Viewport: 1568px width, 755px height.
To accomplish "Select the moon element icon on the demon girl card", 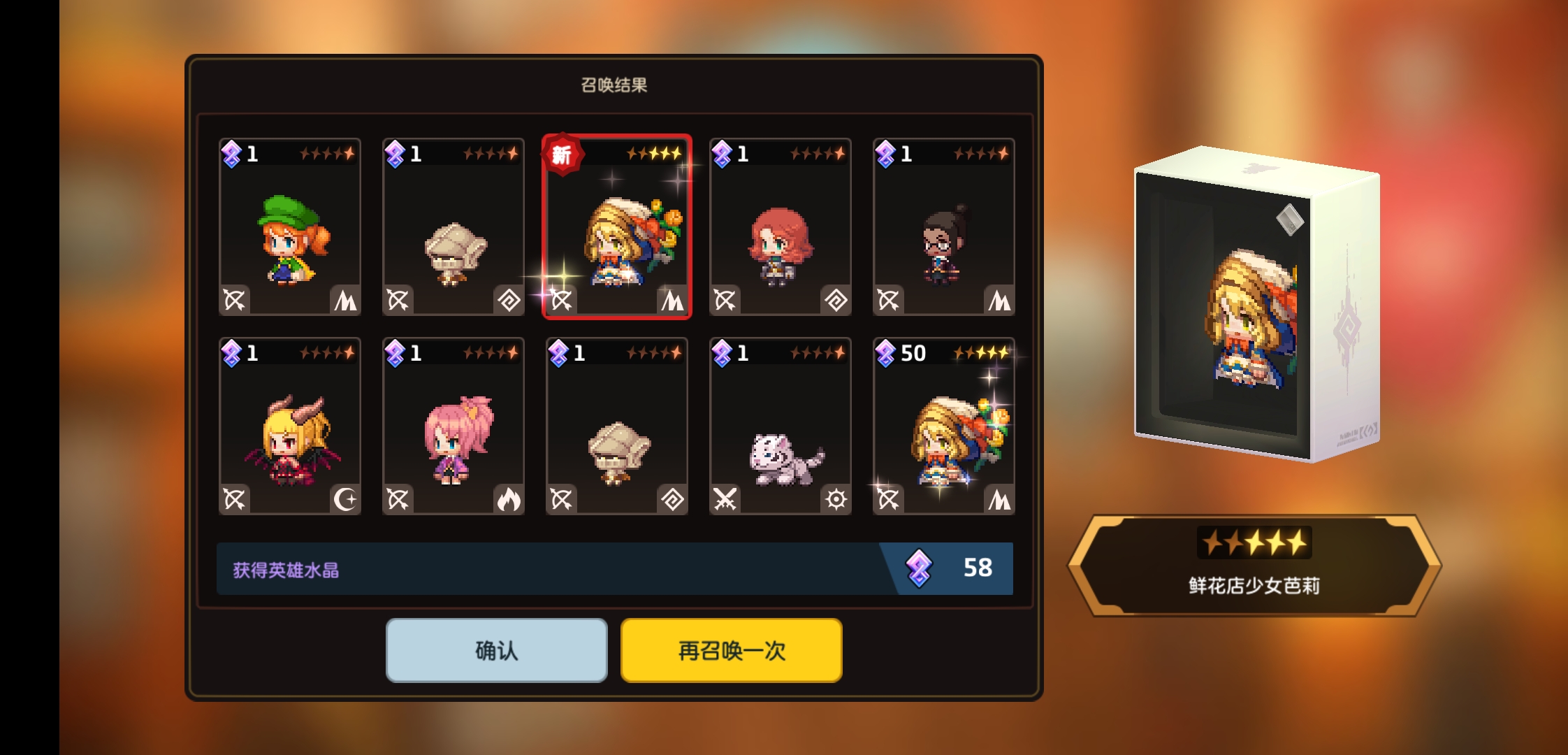I will coord(347,500).
